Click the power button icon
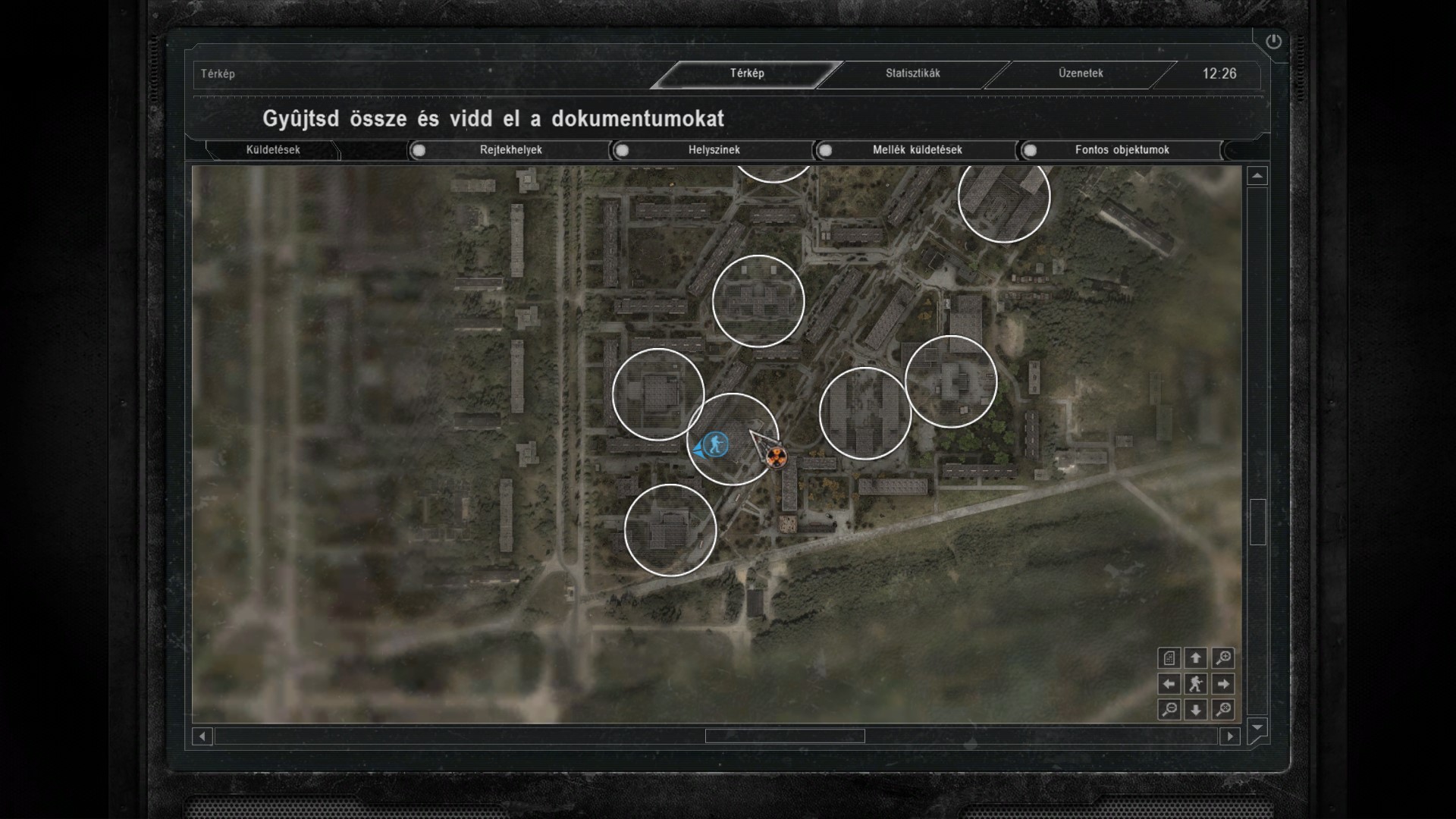Image resolution: width=1456 pixels, height=819 pixels. [1273, 42]
